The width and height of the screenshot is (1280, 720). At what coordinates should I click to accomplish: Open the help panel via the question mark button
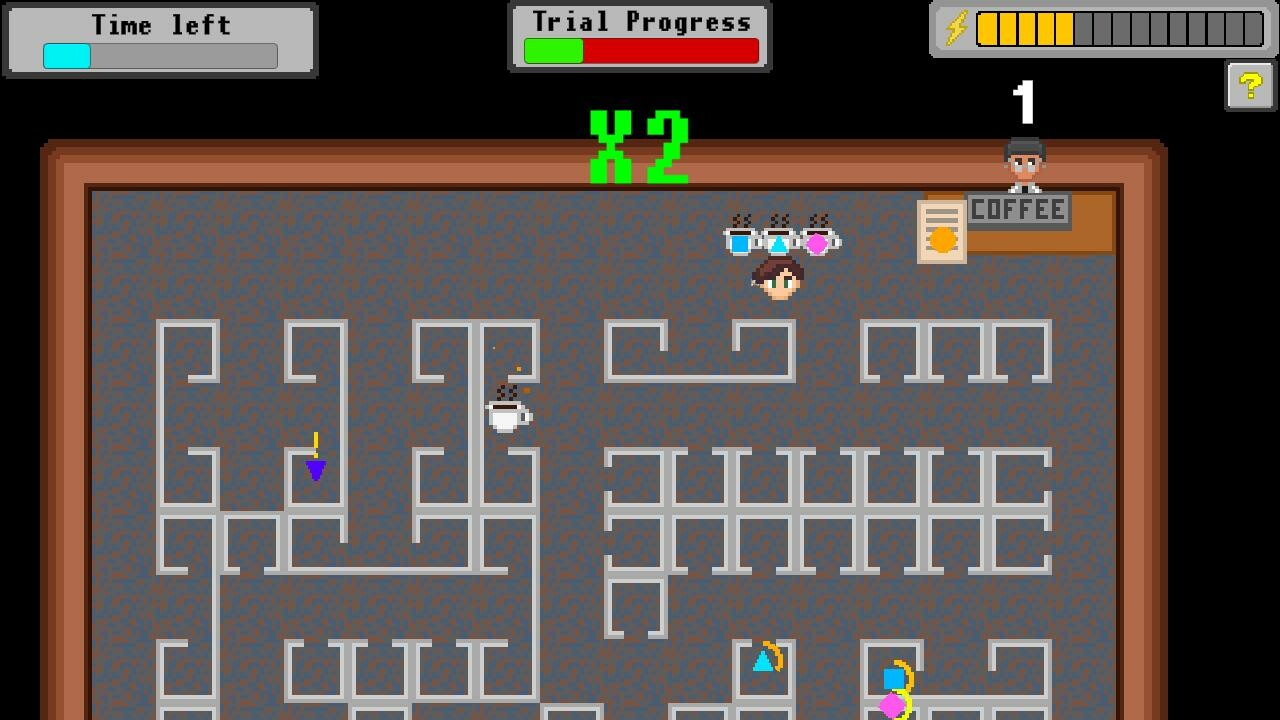click(x=1248, y=84)
